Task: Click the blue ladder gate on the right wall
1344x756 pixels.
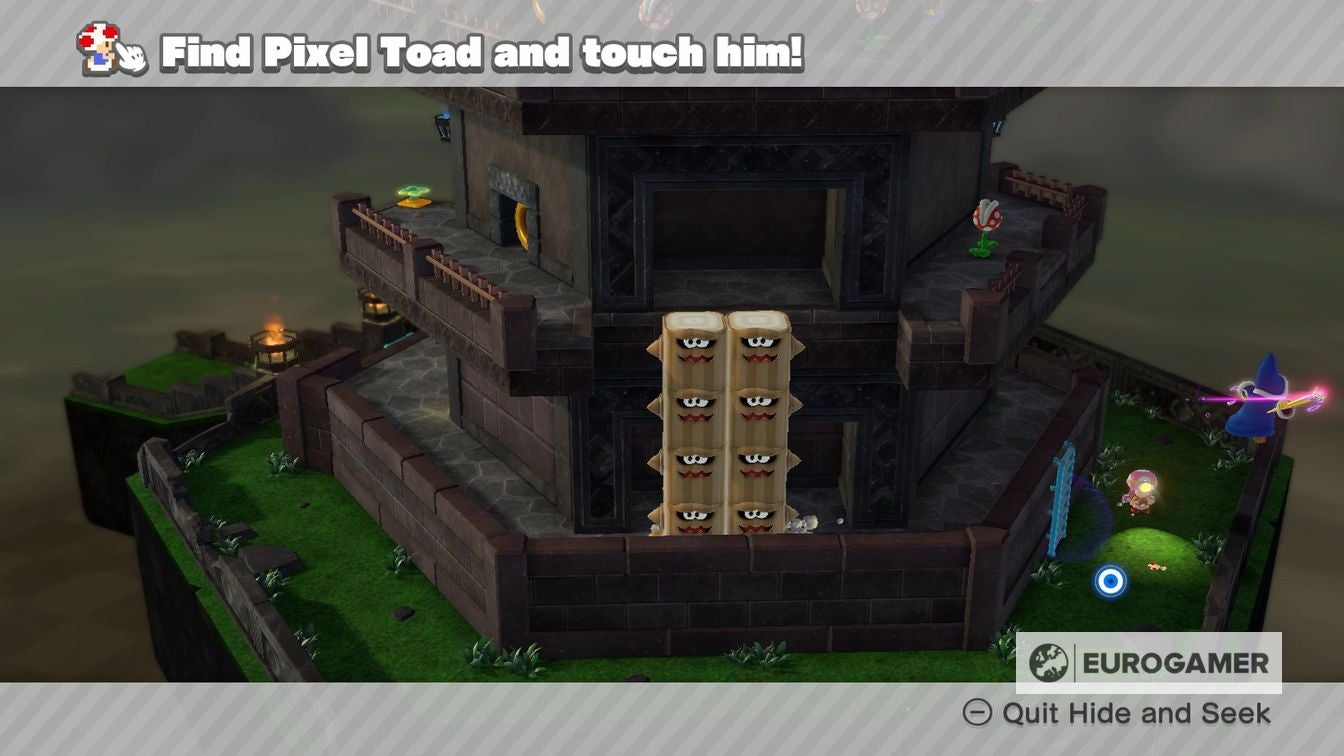Action: click(1060, 493)
